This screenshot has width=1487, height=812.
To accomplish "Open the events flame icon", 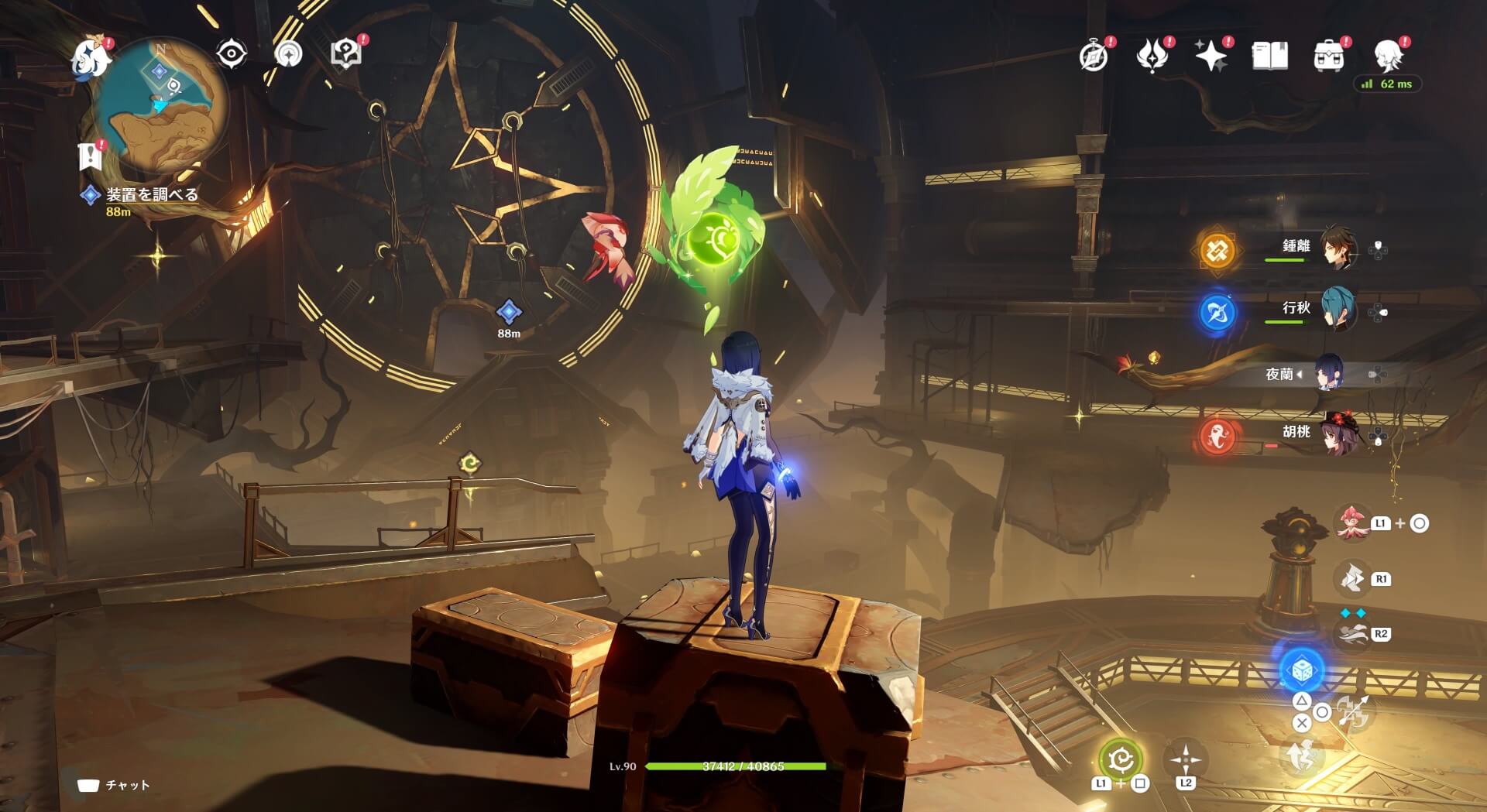I will tap(1152, 56).
